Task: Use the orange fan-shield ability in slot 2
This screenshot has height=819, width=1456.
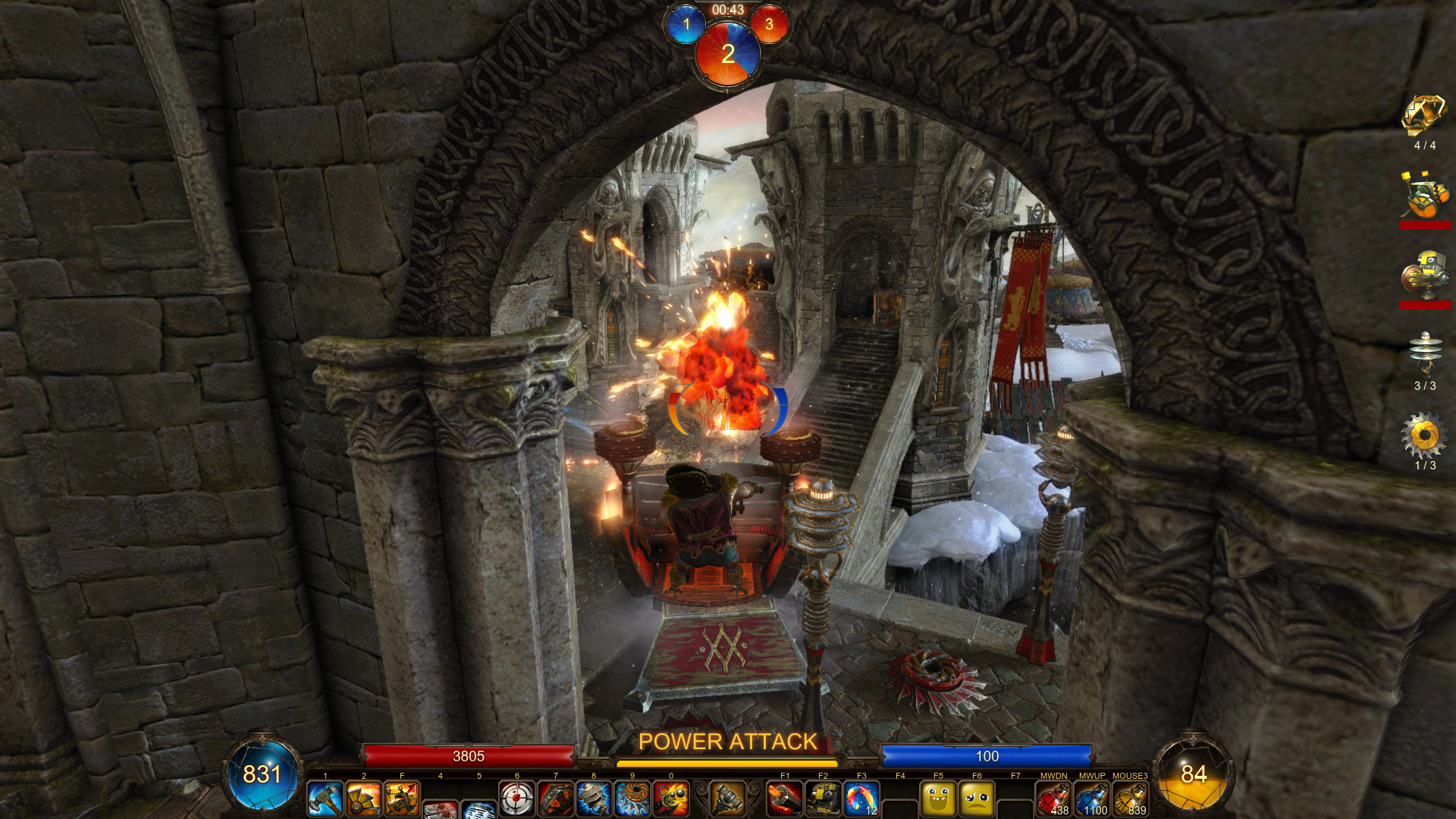Action: click(364, 799)
